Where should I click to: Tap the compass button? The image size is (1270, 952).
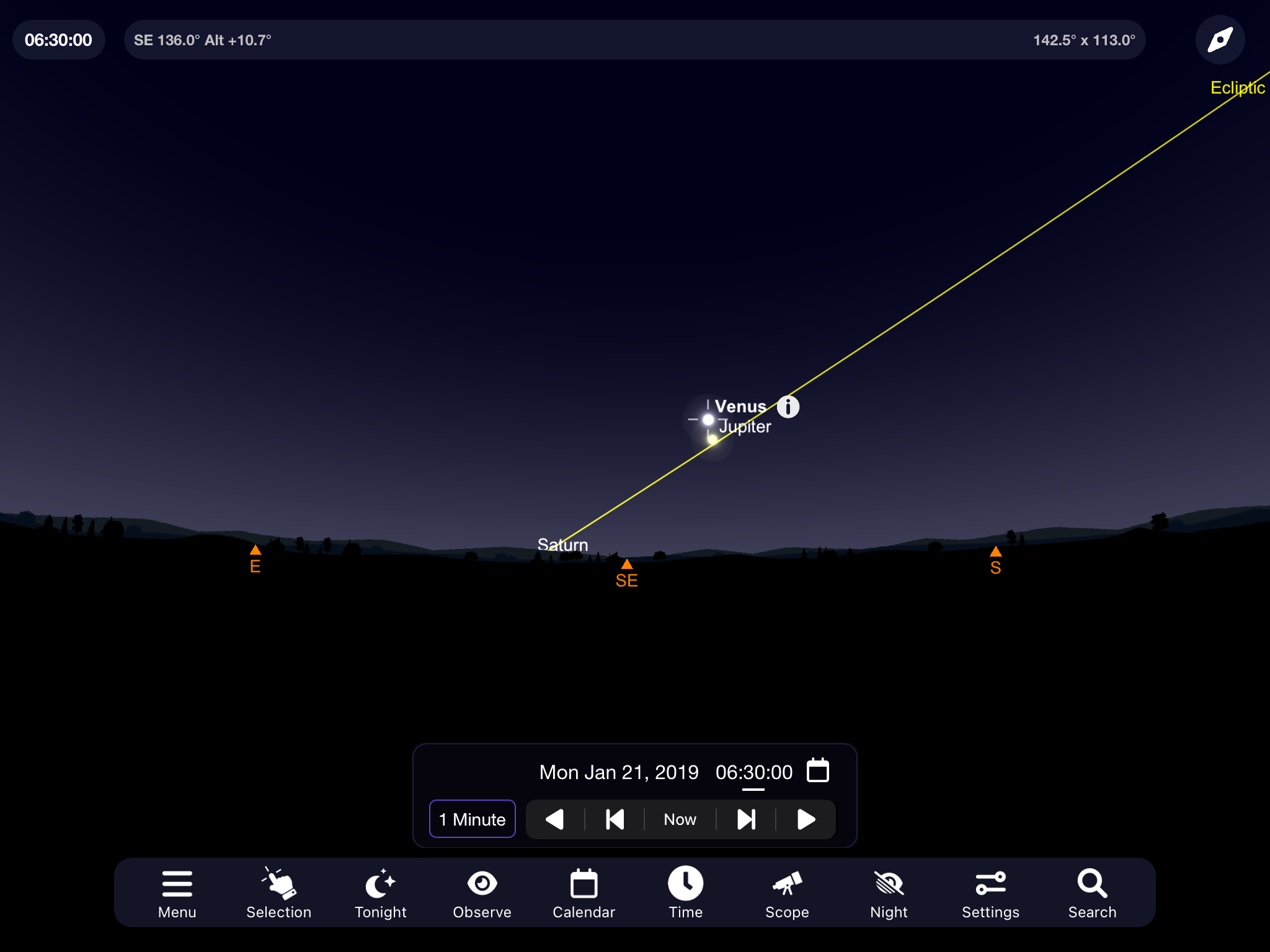1220,40
